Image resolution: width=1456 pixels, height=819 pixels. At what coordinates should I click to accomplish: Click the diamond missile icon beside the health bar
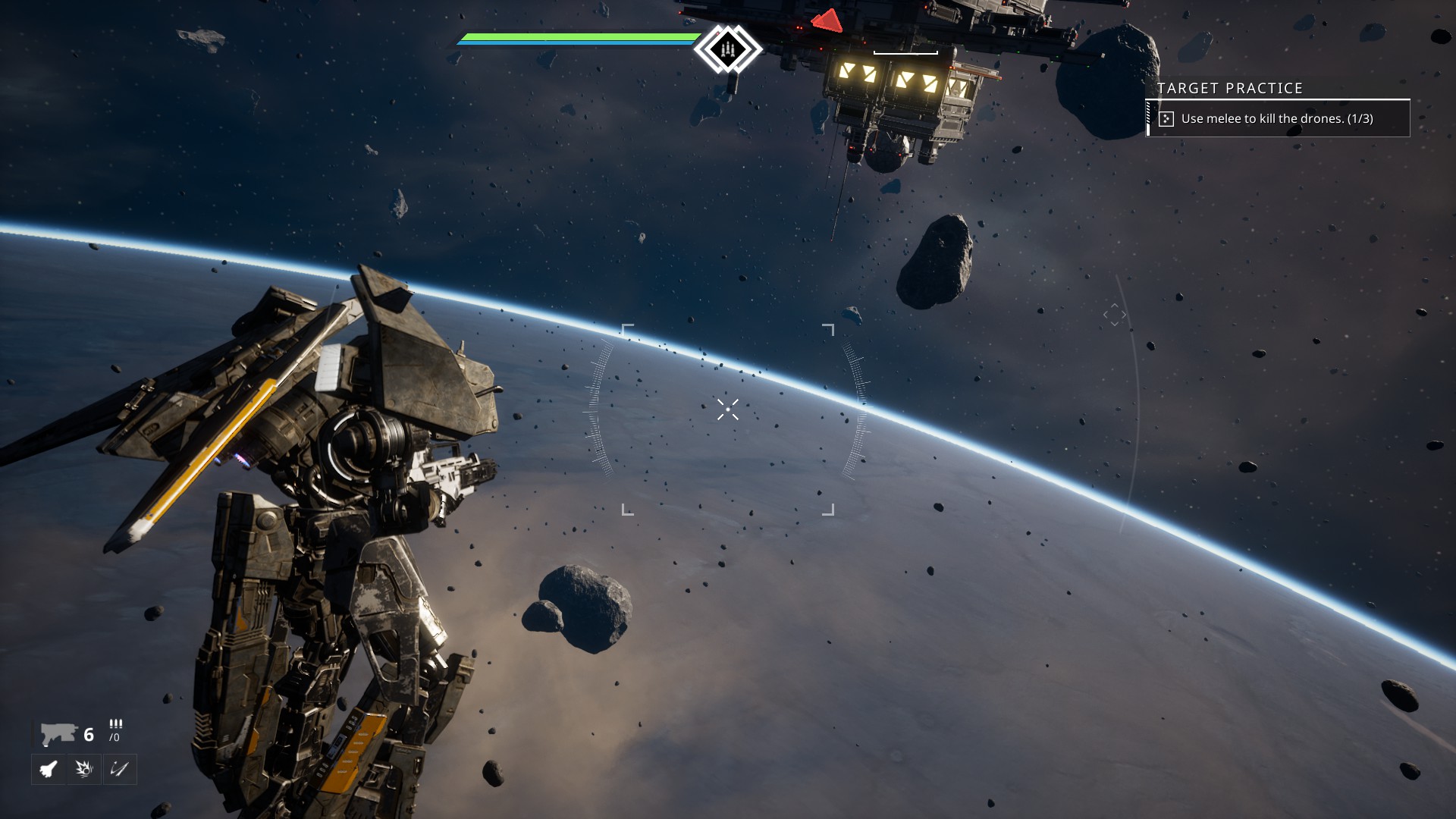[728, 49]
